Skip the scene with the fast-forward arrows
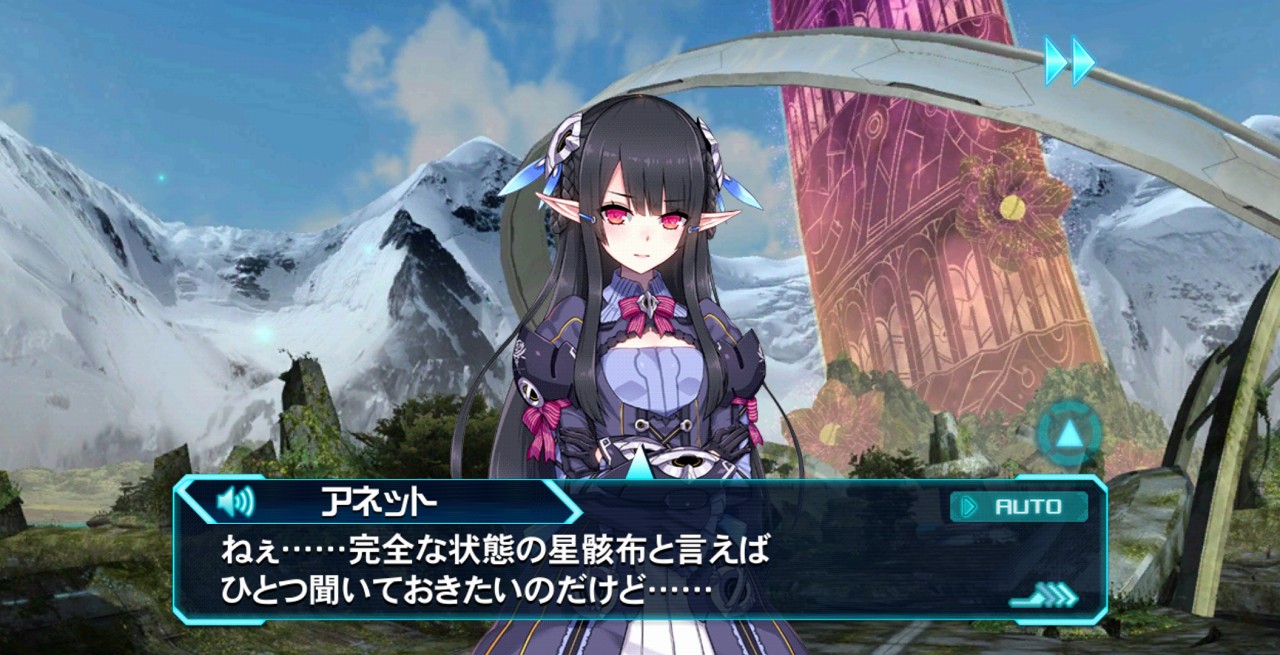 coord(1069,60)
